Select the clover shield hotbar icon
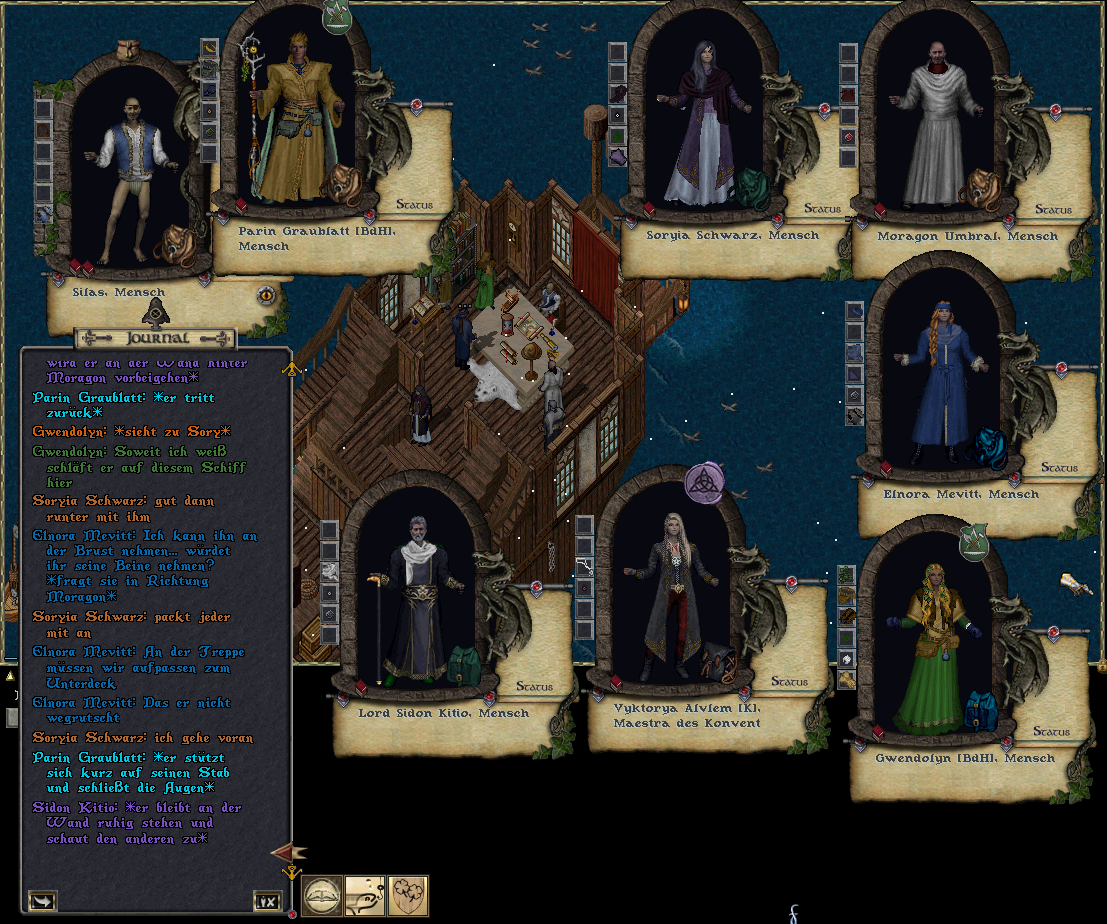 (x=408, y=896)
